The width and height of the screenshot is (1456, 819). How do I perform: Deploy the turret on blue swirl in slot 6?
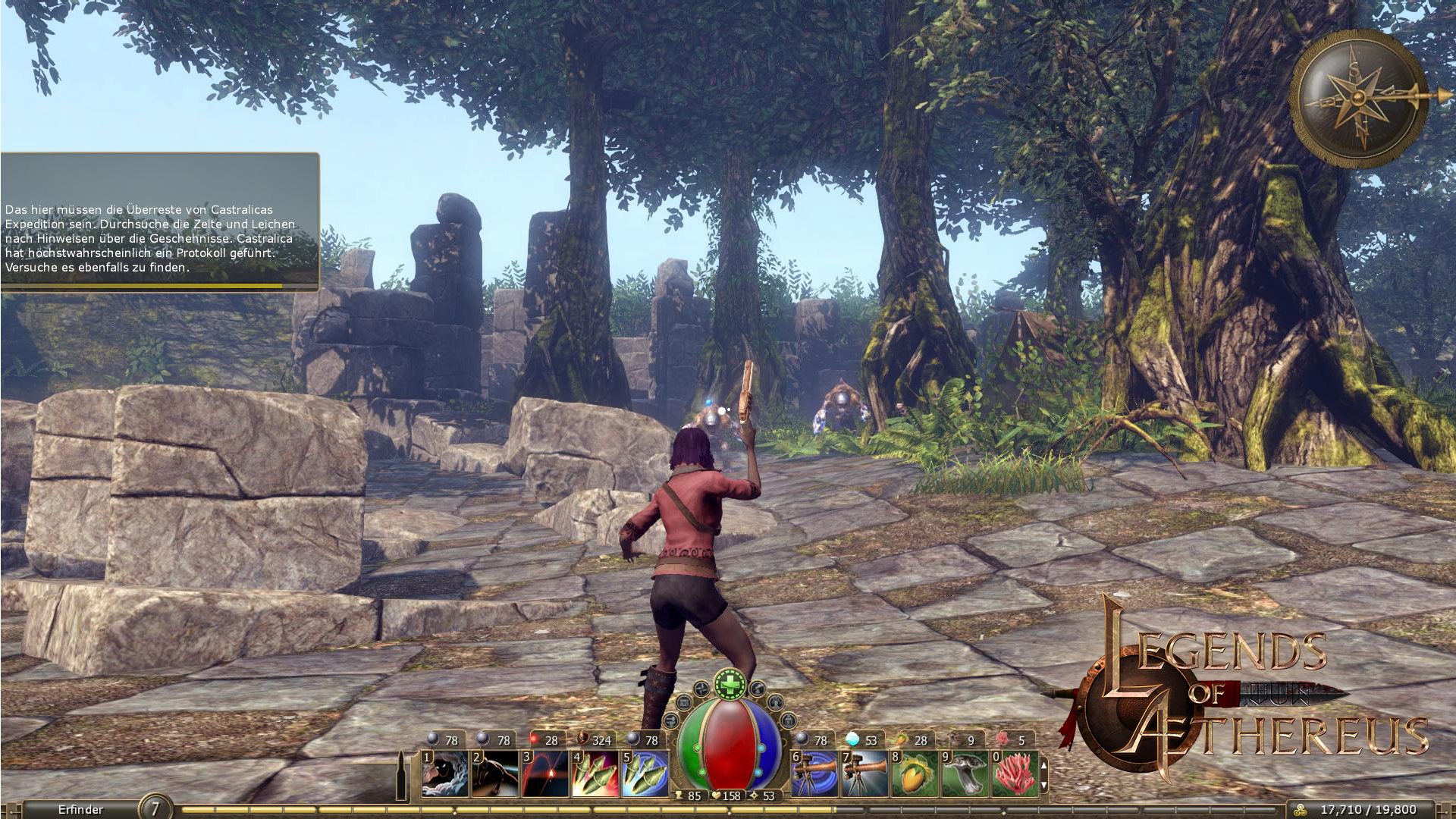pyautogui.click(x=814, y=773)
